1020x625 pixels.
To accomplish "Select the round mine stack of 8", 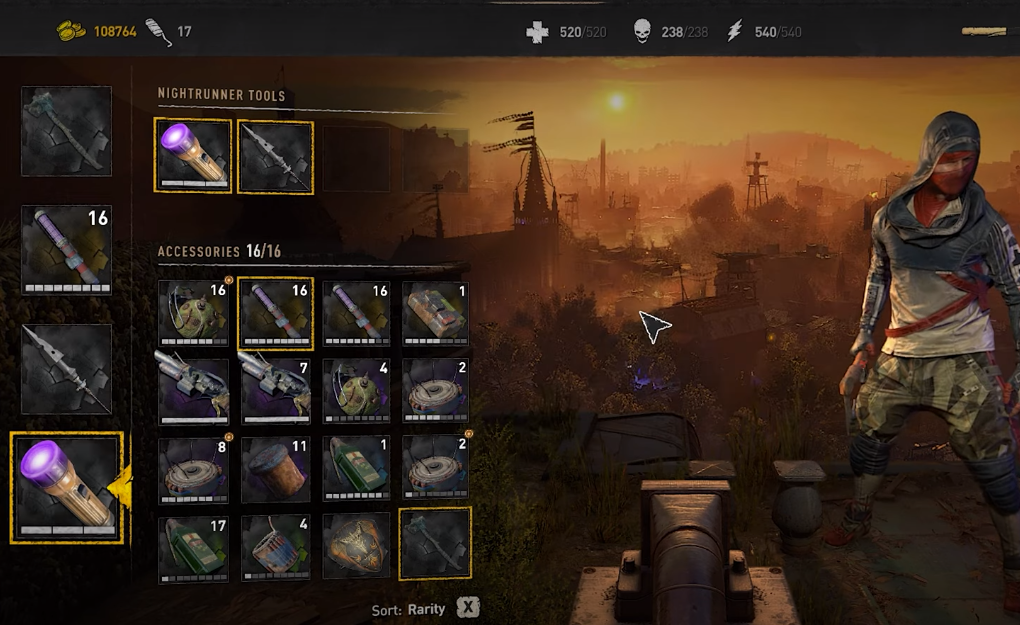I will pos(193,467).
